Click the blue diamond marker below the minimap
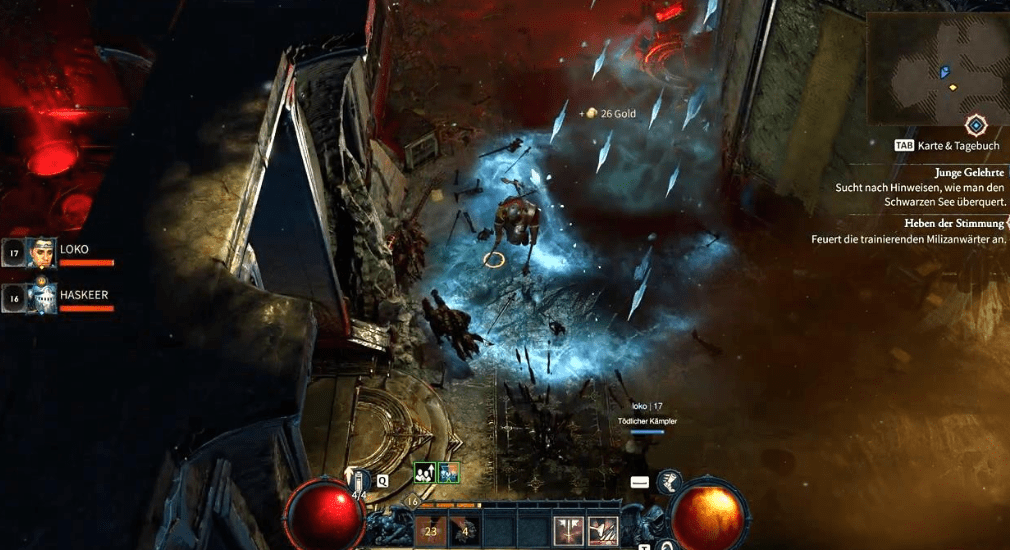The width and height of the screenshot is (1010, 550). tap(977, 125)
